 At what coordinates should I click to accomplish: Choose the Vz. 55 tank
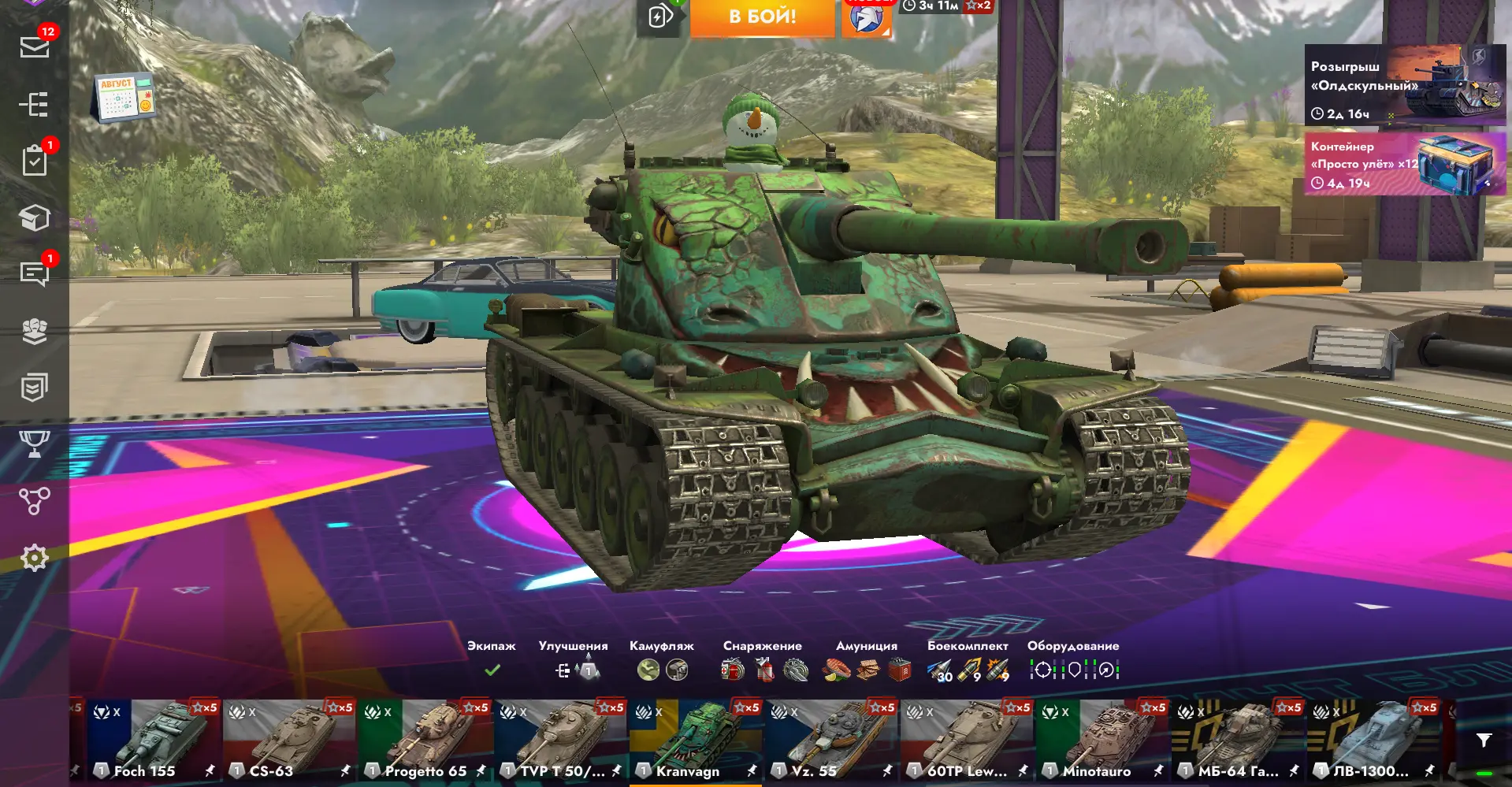tap(832, 741)
